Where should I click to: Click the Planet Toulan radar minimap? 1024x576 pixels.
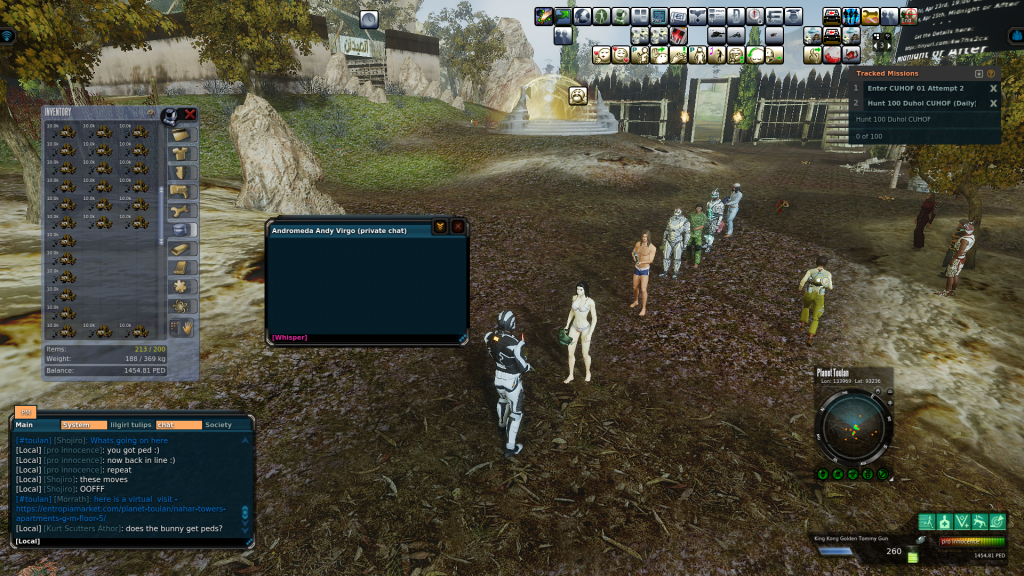tap(853, 427)
